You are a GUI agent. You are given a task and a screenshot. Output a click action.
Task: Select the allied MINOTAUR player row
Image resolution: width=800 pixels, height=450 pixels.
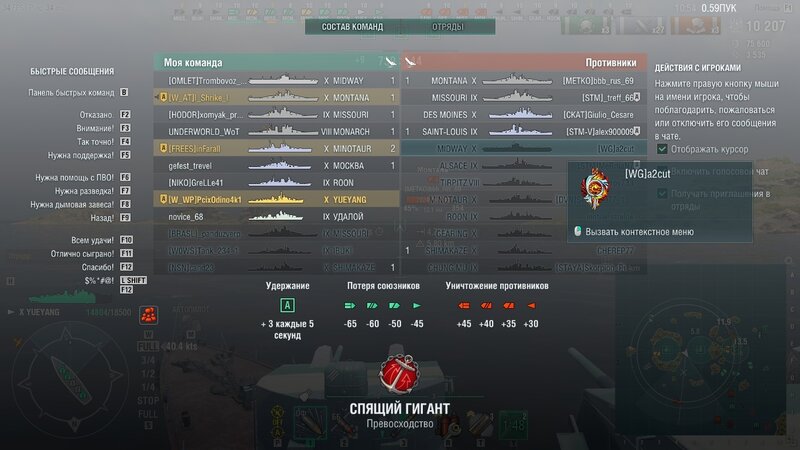point(278,148)
